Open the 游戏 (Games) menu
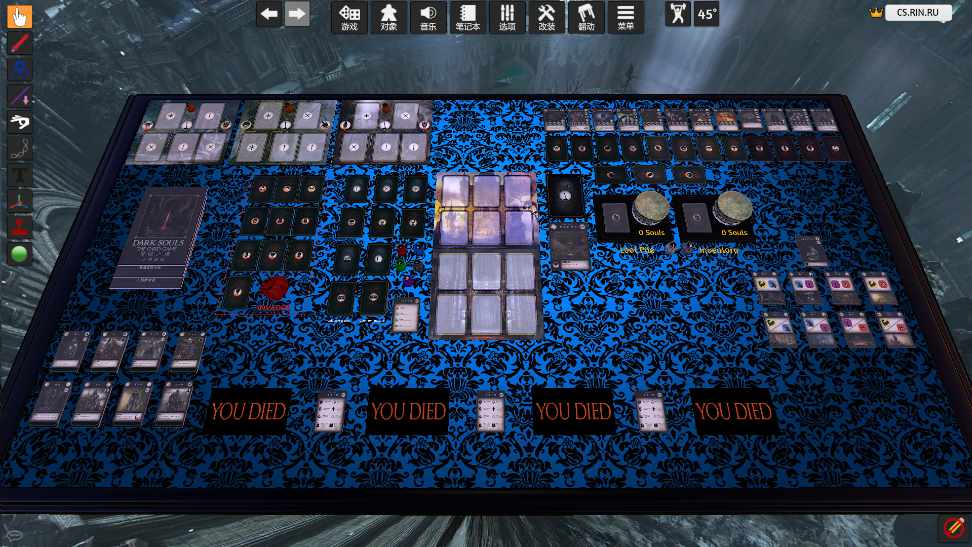972x547 pixels. tap(349, 16)
